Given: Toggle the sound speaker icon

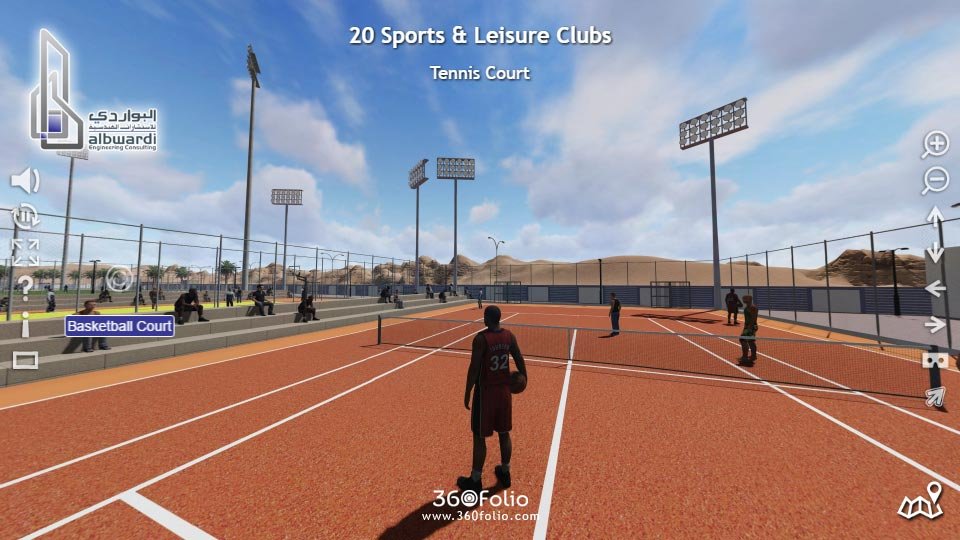Looking at the screenshot, I should pyautogui.click(x=25, y=181).
